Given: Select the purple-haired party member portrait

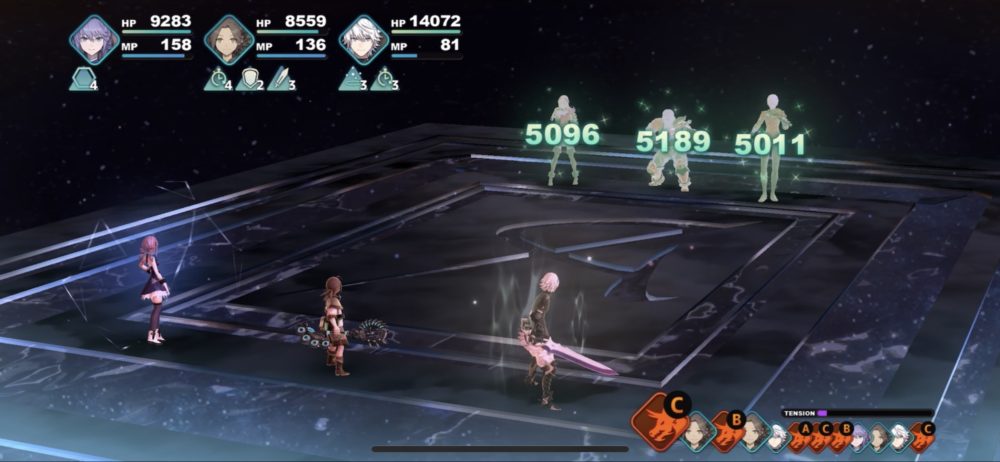Looking at the screenshot, I should pyautogui.click(x=94, y=40).
